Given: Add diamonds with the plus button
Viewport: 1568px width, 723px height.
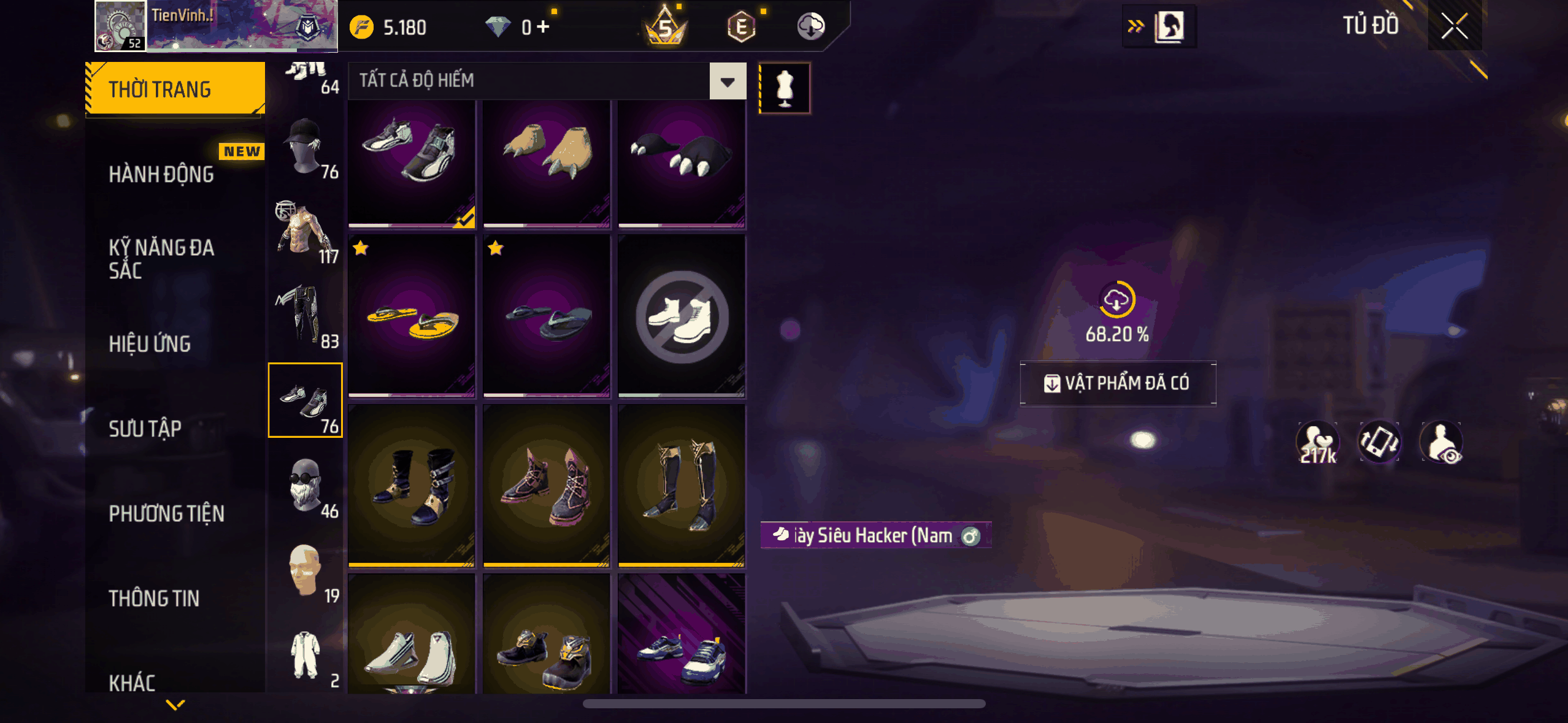Looking at the screenshot, I should pyautogui.click(x=543, y=27).
